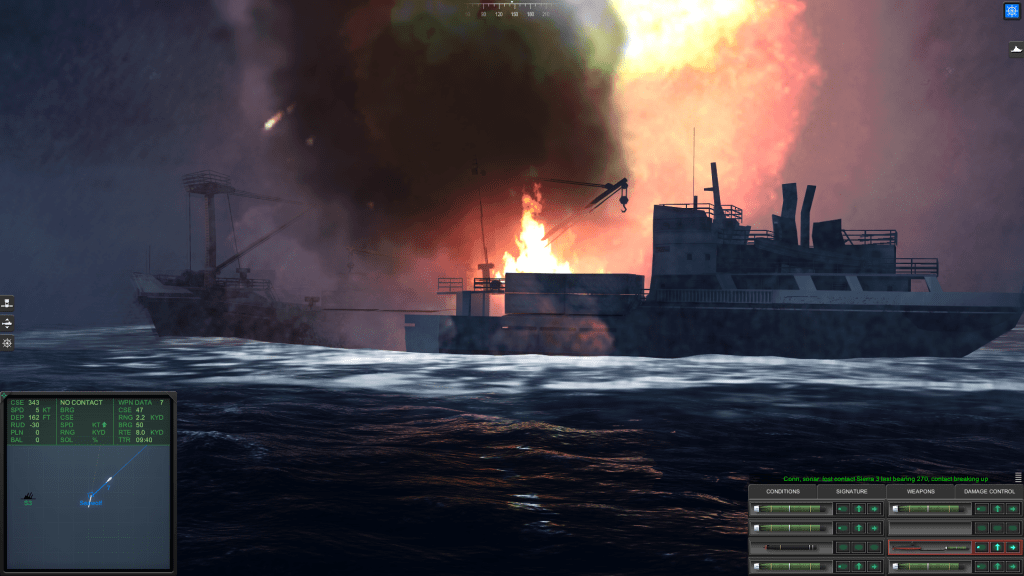This screenshot has width=1024, height=576.
Task: Select the Weapons tab
Action: (x=920, y=491)
